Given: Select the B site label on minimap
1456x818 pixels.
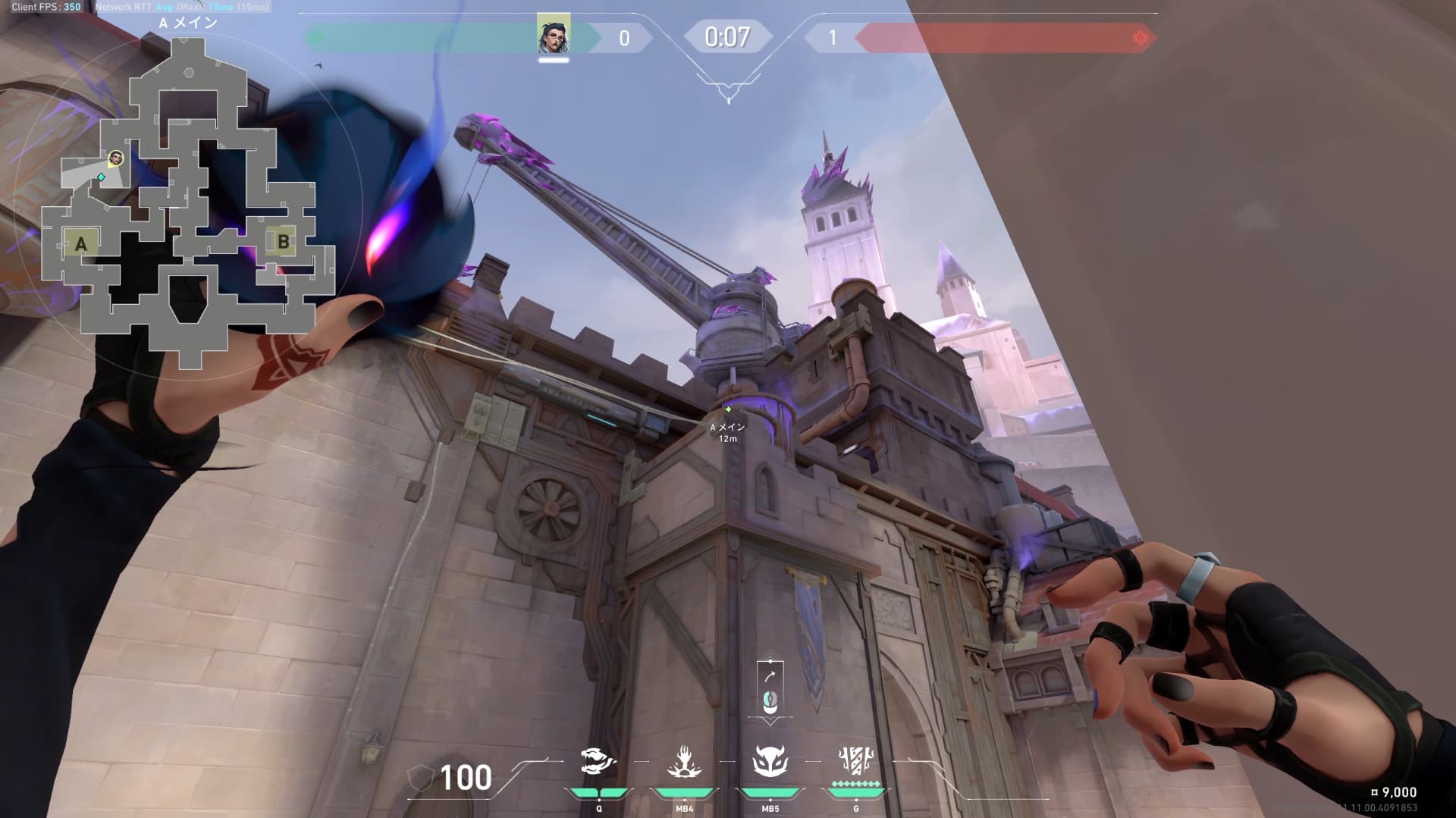Looking at the screenshot, I should 283,242.
